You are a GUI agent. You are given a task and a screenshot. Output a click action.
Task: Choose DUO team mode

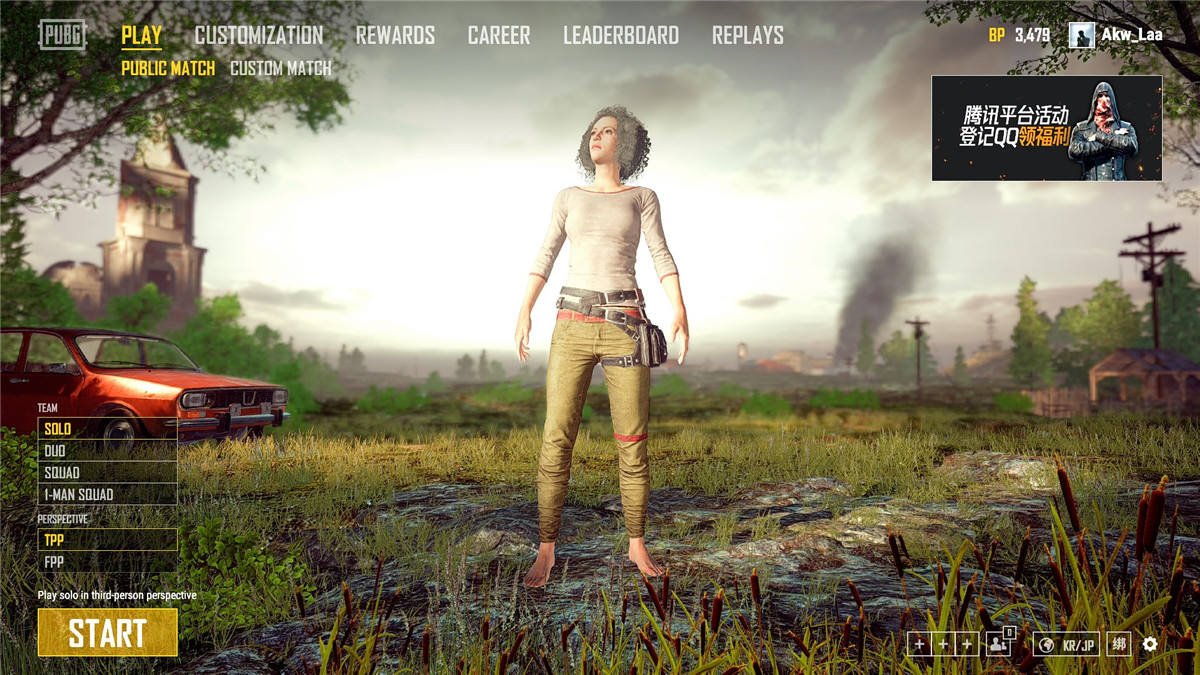coord(107,451)
